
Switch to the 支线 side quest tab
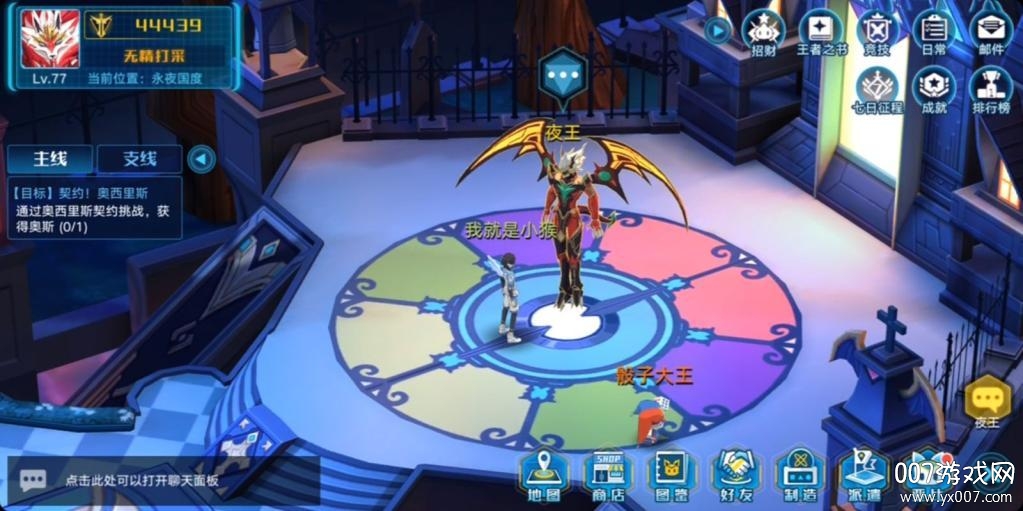[x=140, y=158]
